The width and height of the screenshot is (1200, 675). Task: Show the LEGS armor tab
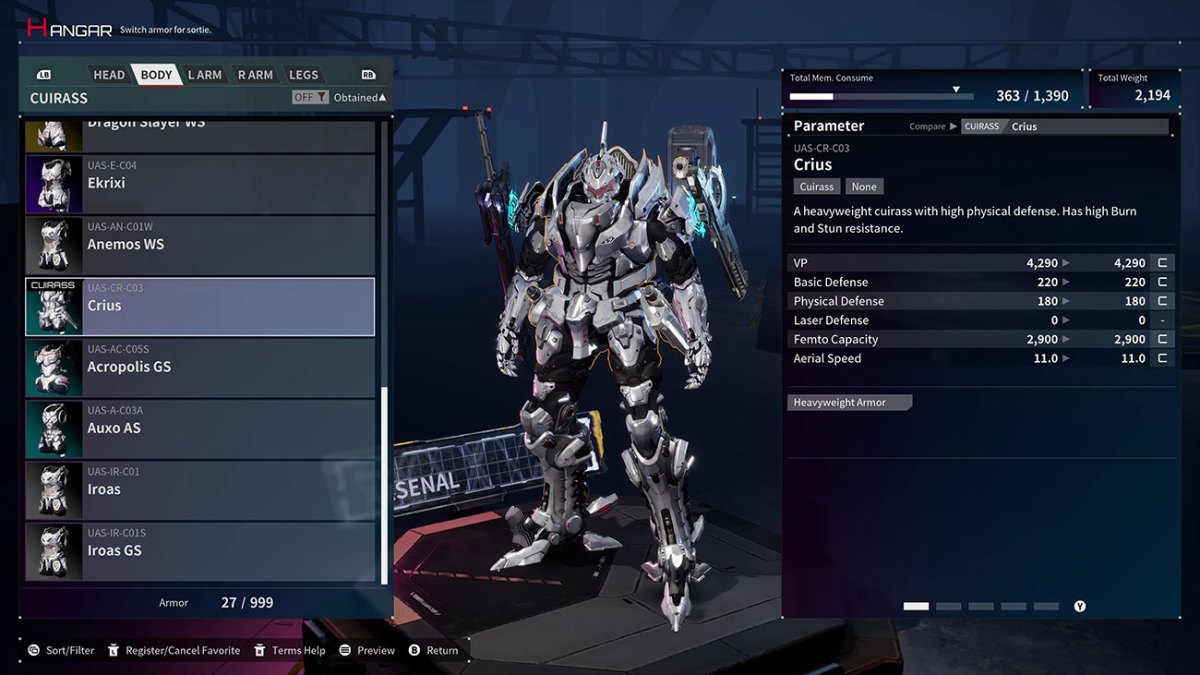click(x=303, y=75)
